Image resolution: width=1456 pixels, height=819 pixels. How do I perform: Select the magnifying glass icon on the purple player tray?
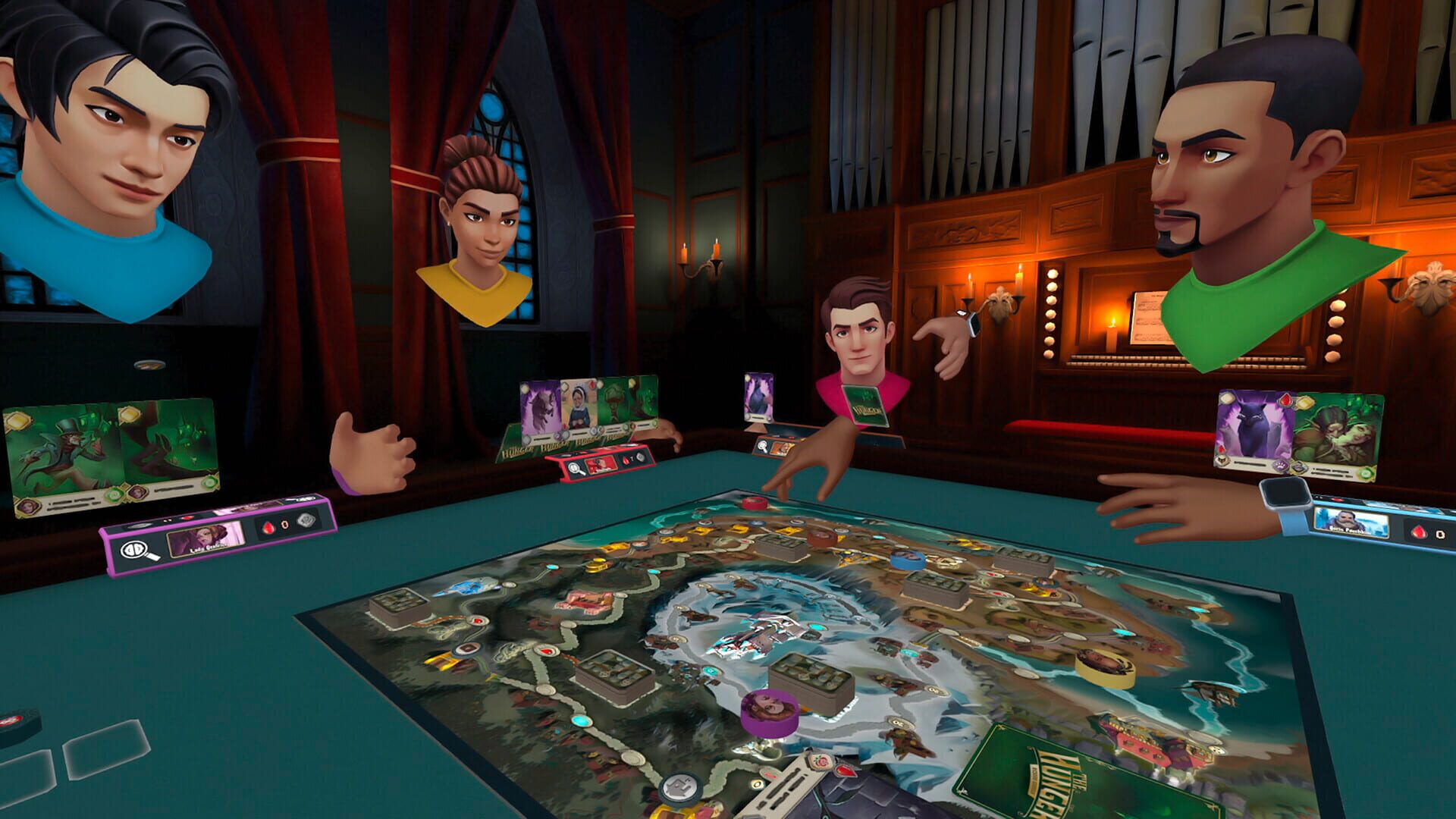(135, 551)
